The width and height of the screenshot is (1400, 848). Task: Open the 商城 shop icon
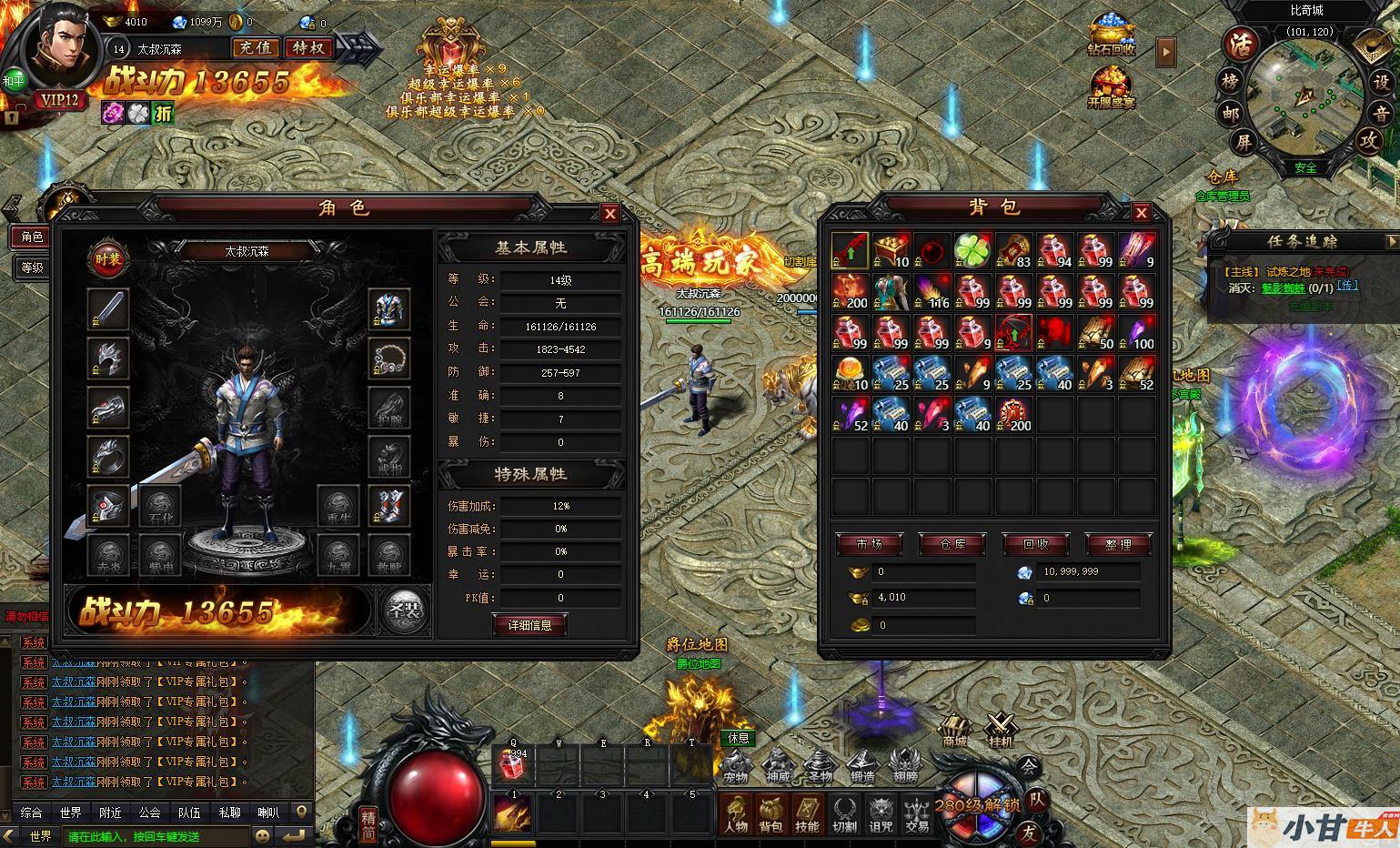pyautogui.click(x=953, y=730)
